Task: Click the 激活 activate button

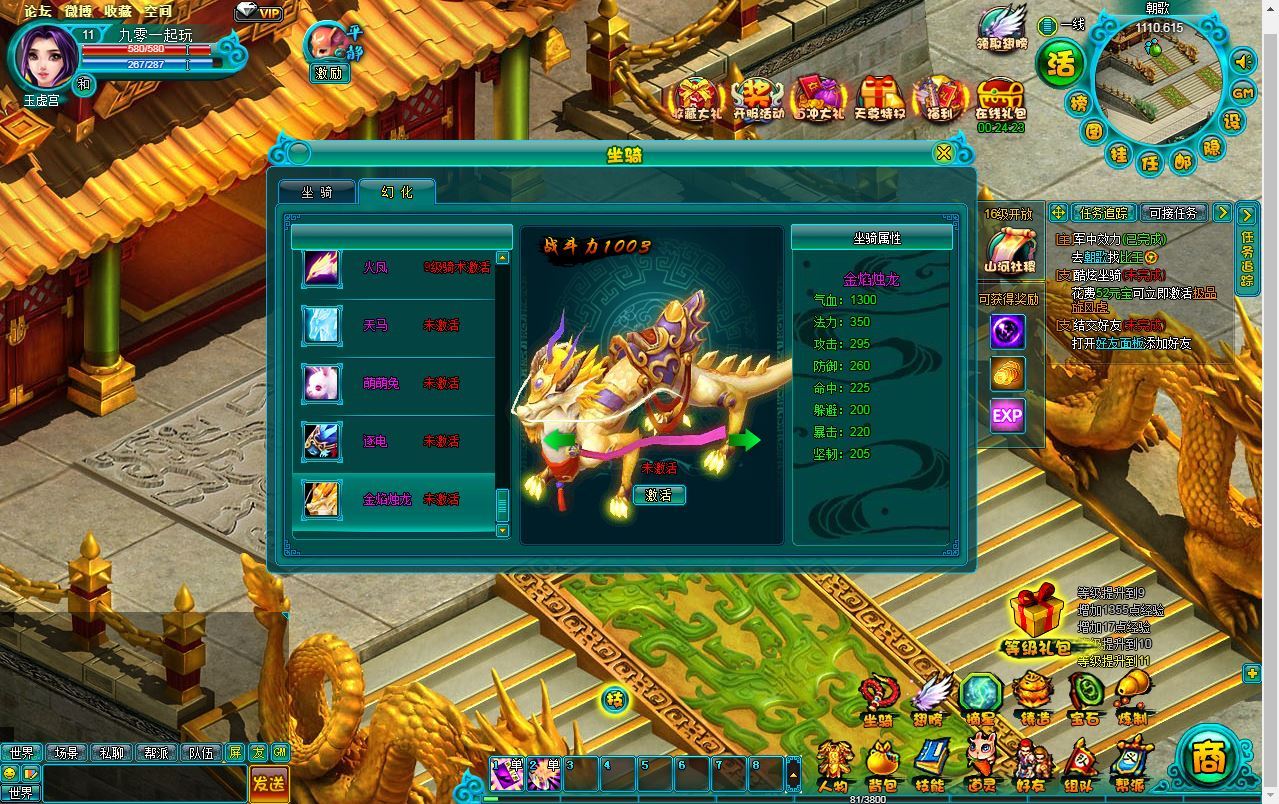Action: pyautogui.click(x=659, y=495)
